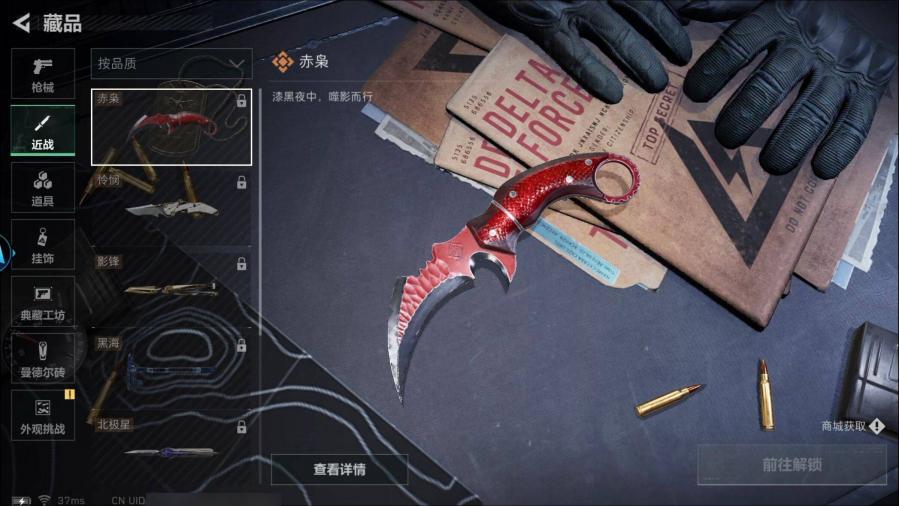The width and height of the screenshot is (900, 506).
Task: Show the 商城获取 info tooltip icon
Action: [877, 427]
